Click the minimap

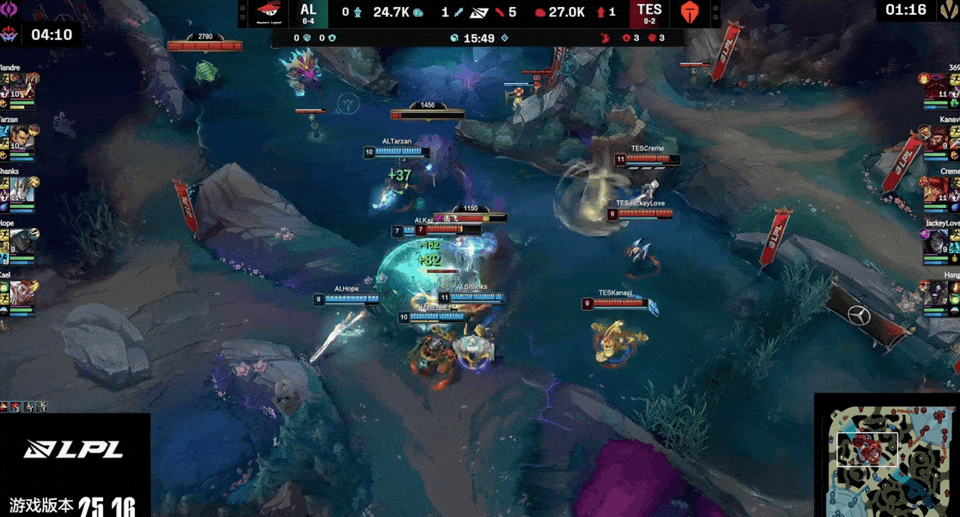(887, 456)
